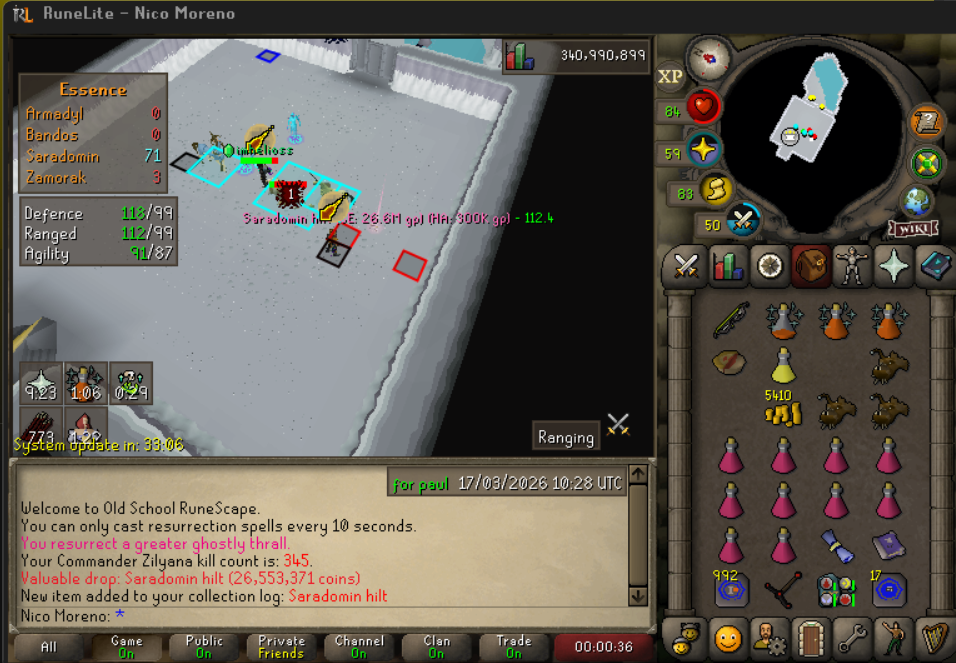The height and width of the screenshot is (663, 956).
Task: Click the Wiki lookup banner
Action: click(911, 229)
